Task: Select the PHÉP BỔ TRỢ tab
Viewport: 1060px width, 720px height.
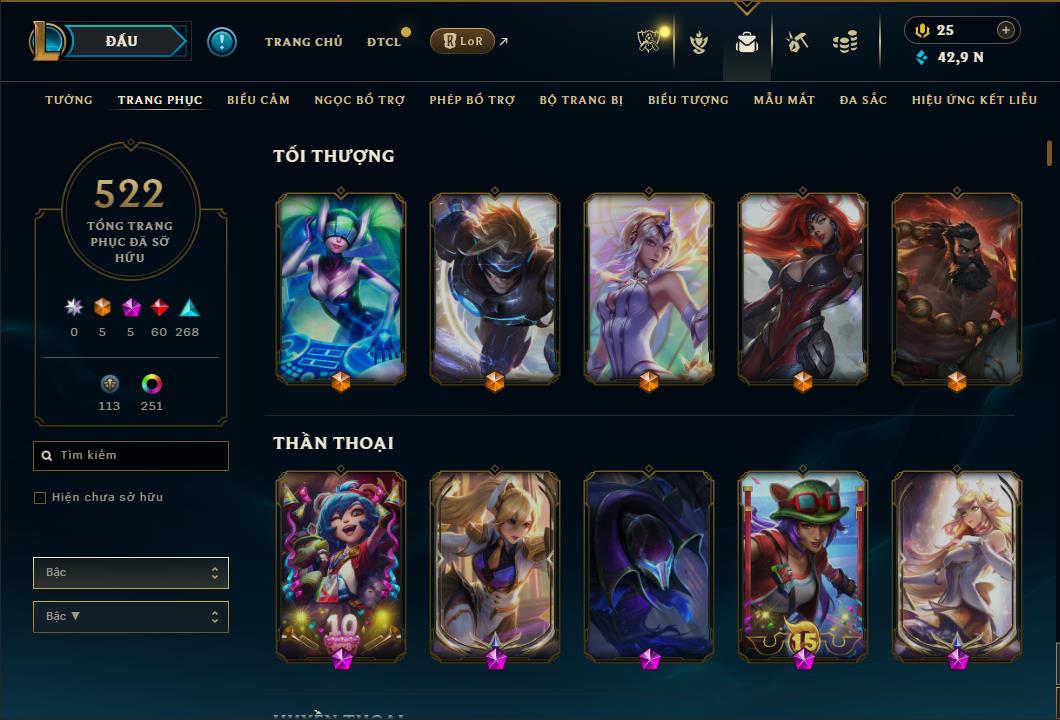Action: pos(472,100)
